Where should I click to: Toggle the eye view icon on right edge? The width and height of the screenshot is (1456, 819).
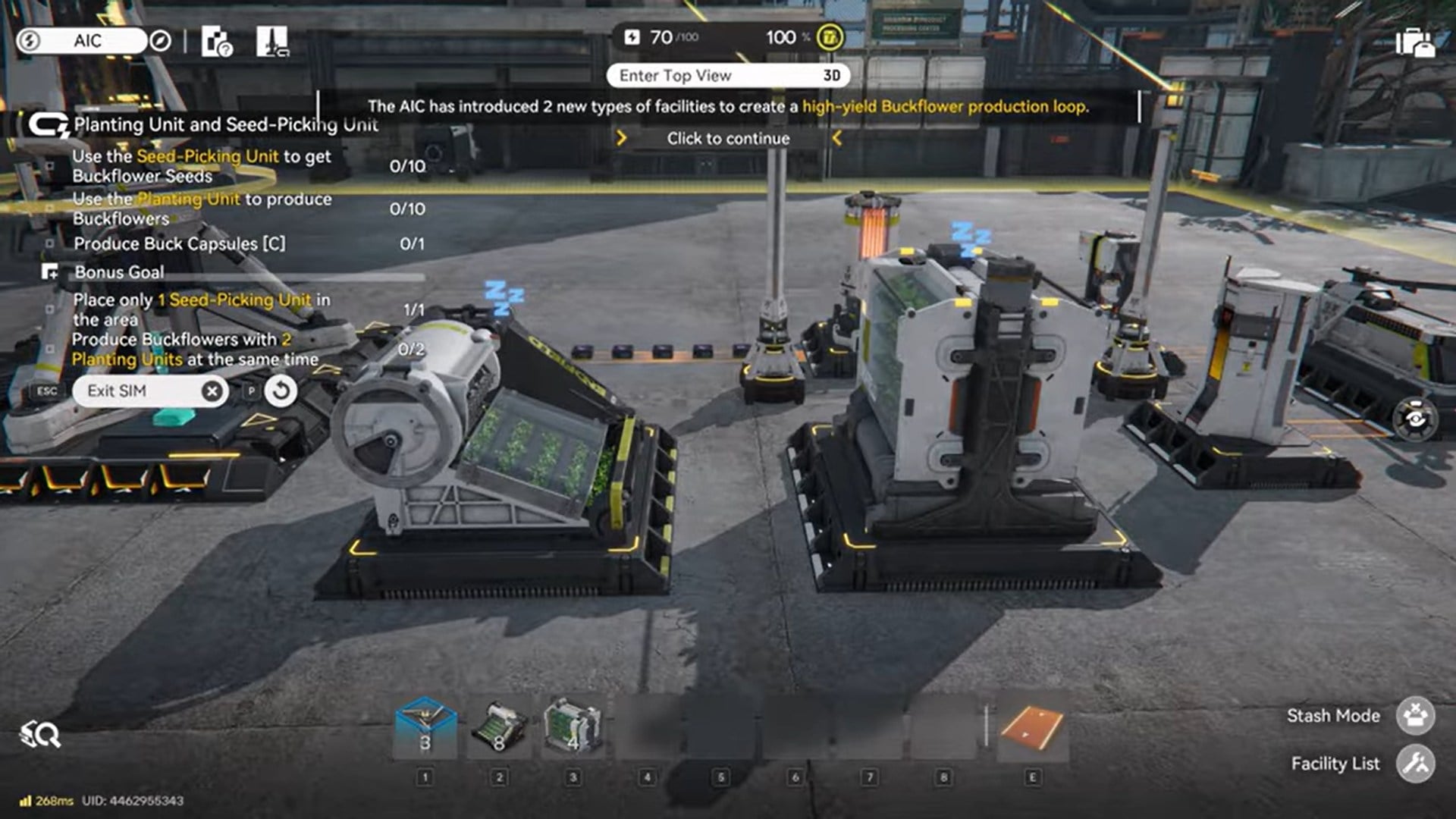(1415, 419)
